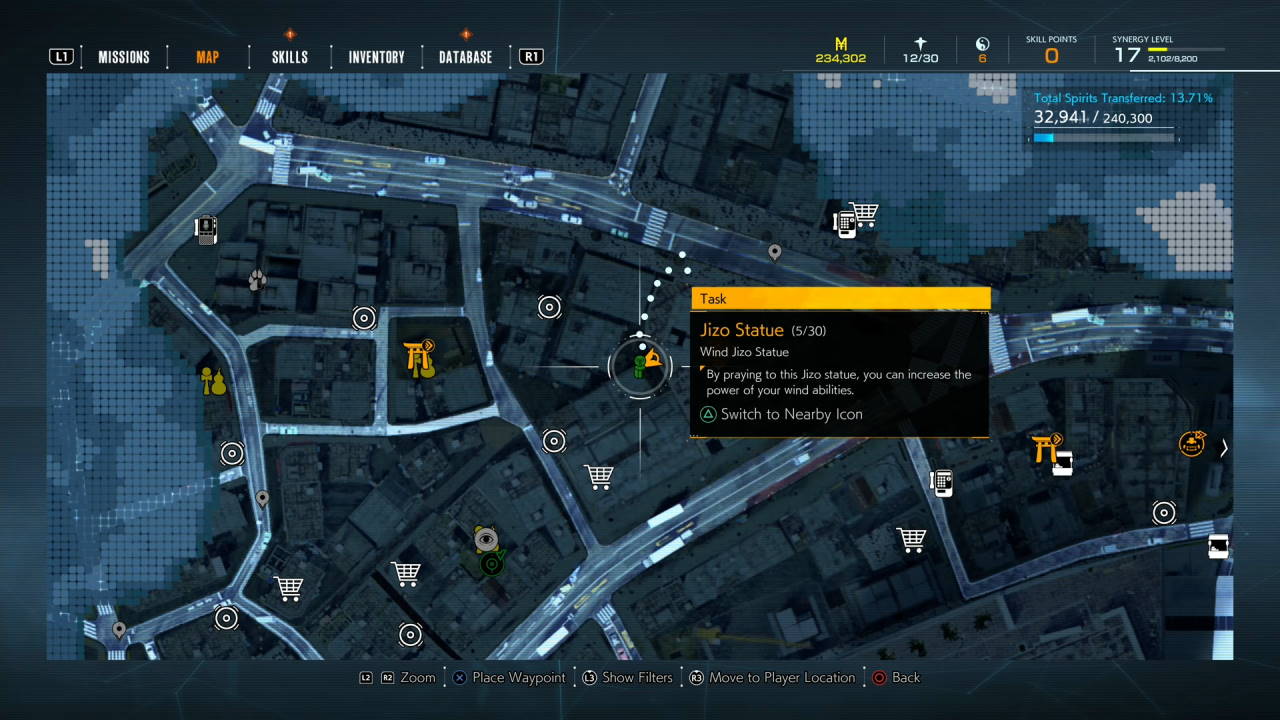Switch to the Missions tab
The height and width of the screenshot is (720, 1280).
coord(123,57)
